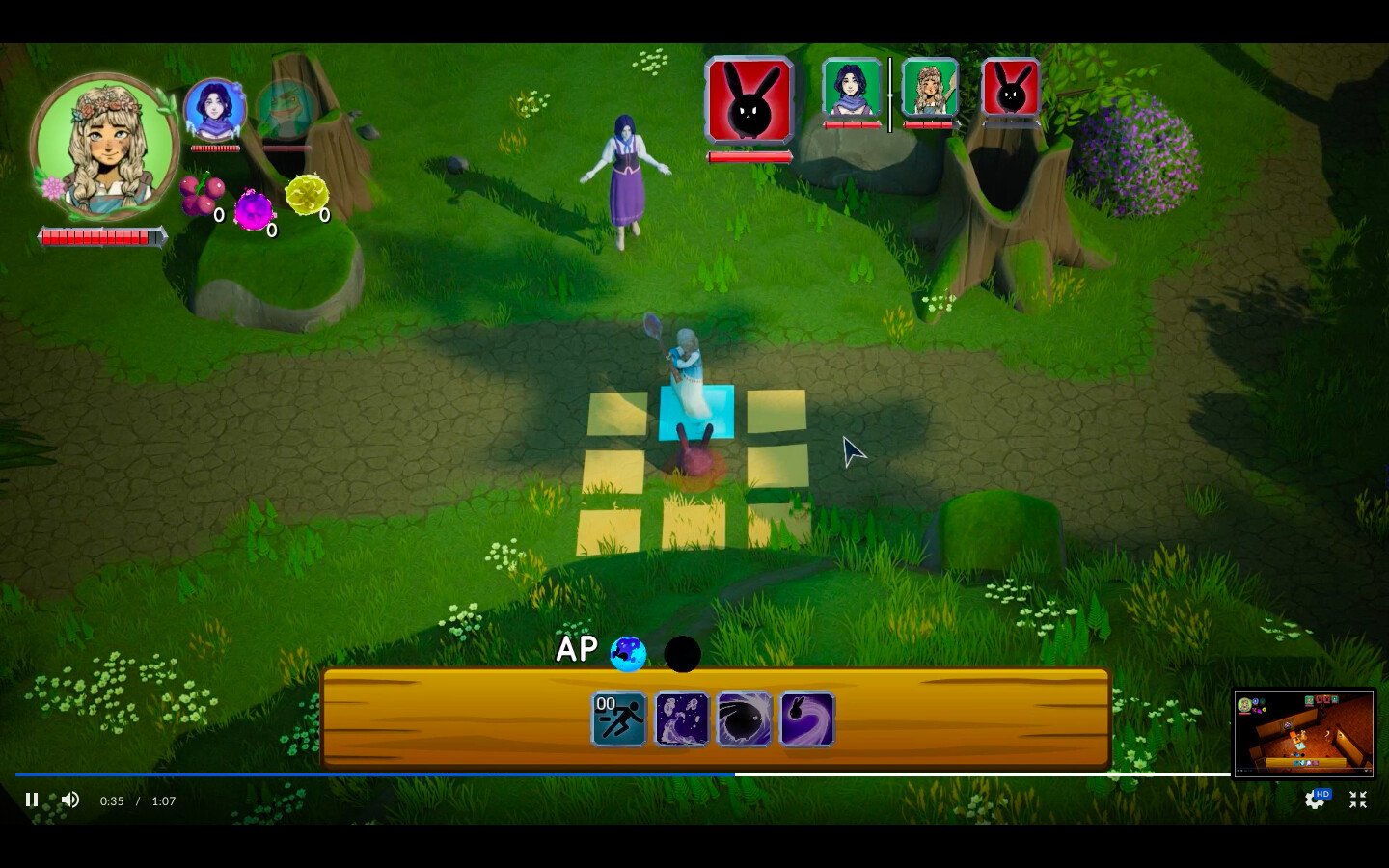1389x868 pixels.
Task: Pause the video playback
Action: click(x=32, y=800)
